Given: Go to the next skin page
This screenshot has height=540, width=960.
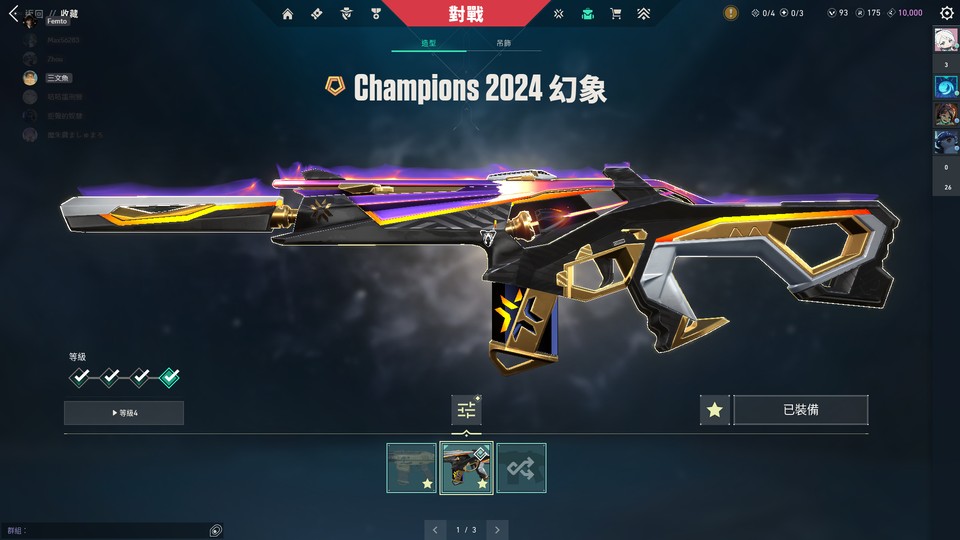Looking at the screenshot, I should 497,529.
